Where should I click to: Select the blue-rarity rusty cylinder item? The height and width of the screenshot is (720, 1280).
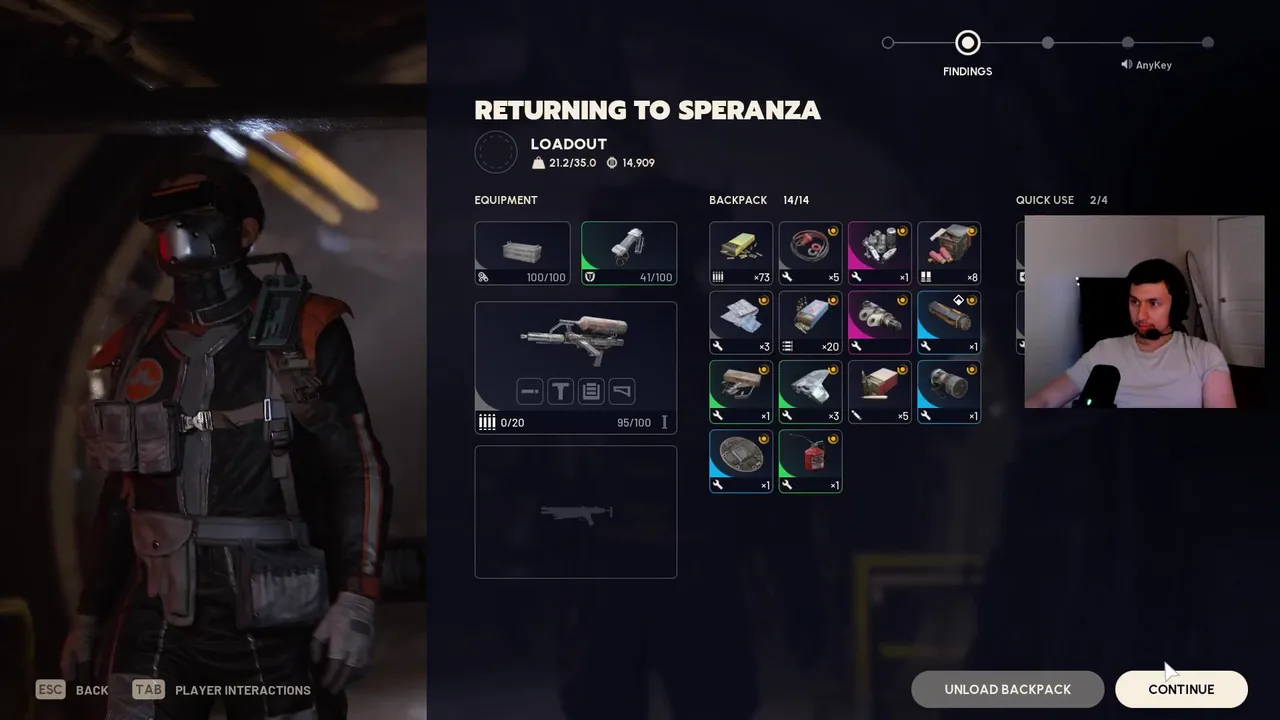tap(949, 322)
